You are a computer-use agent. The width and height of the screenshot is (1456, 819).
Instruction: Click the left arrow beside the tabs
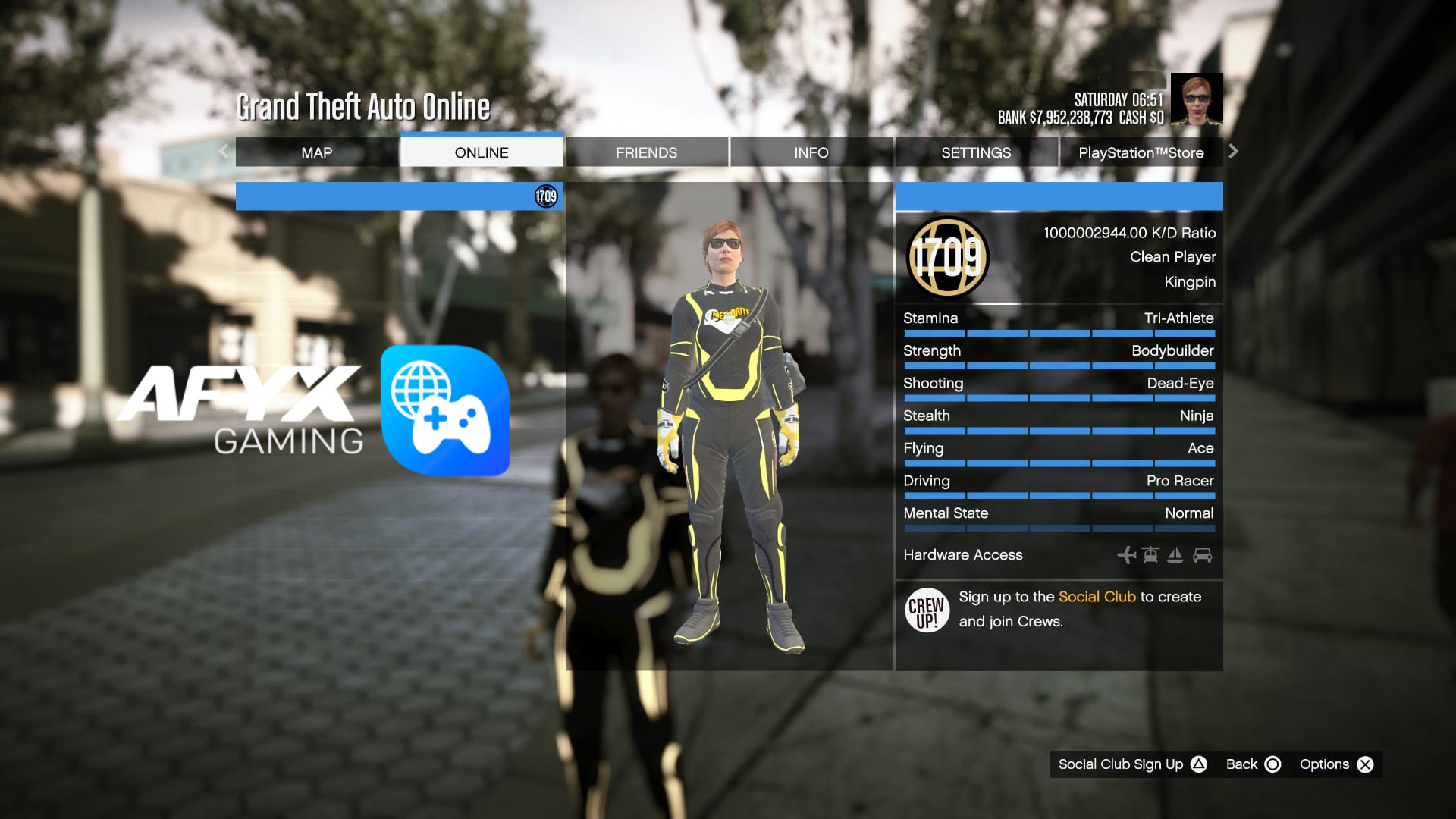pos(224,152)
